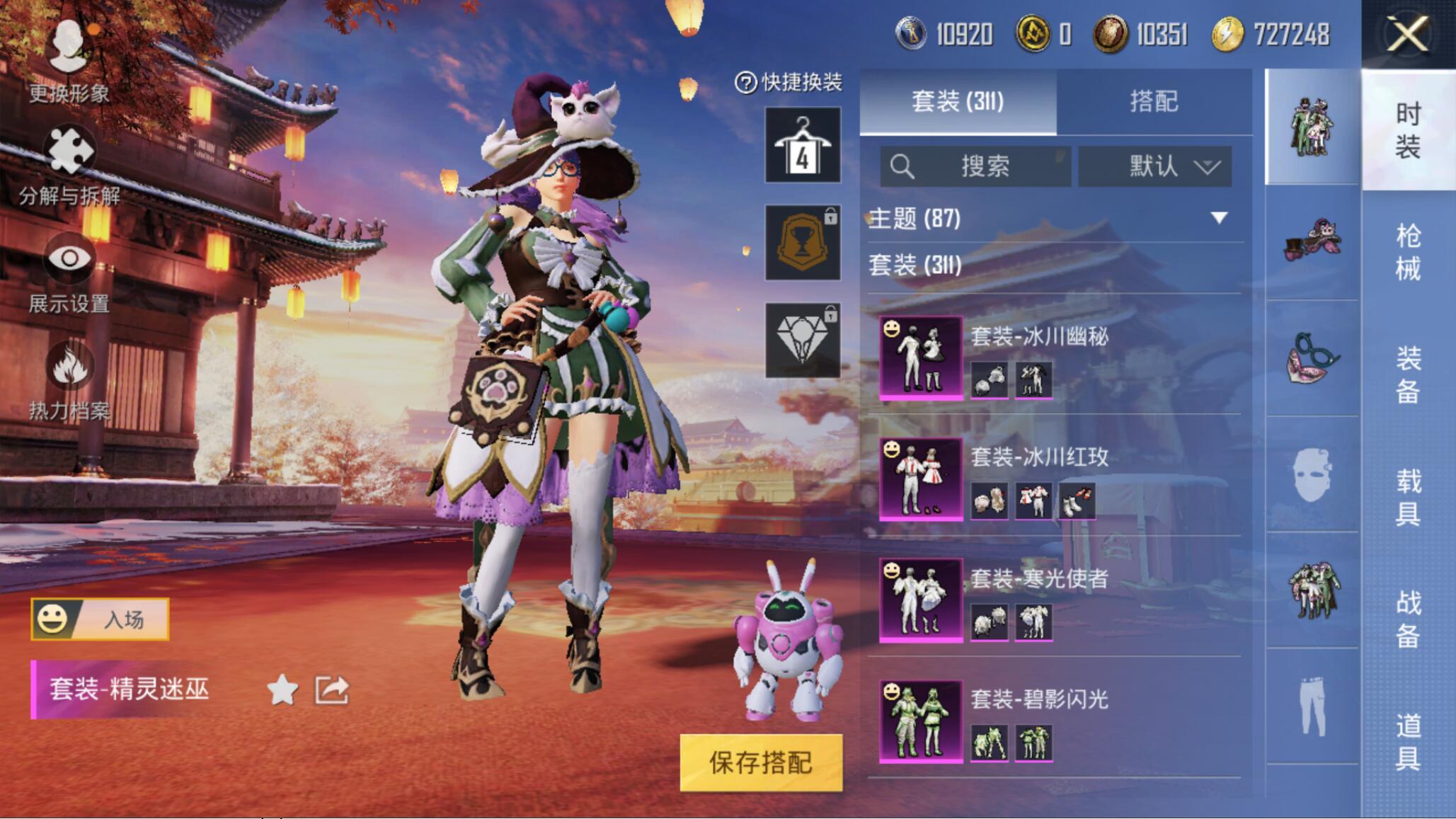Save the outfit with 保存搭配
This screenshot has width=1456, height=819.
(761, 762)
